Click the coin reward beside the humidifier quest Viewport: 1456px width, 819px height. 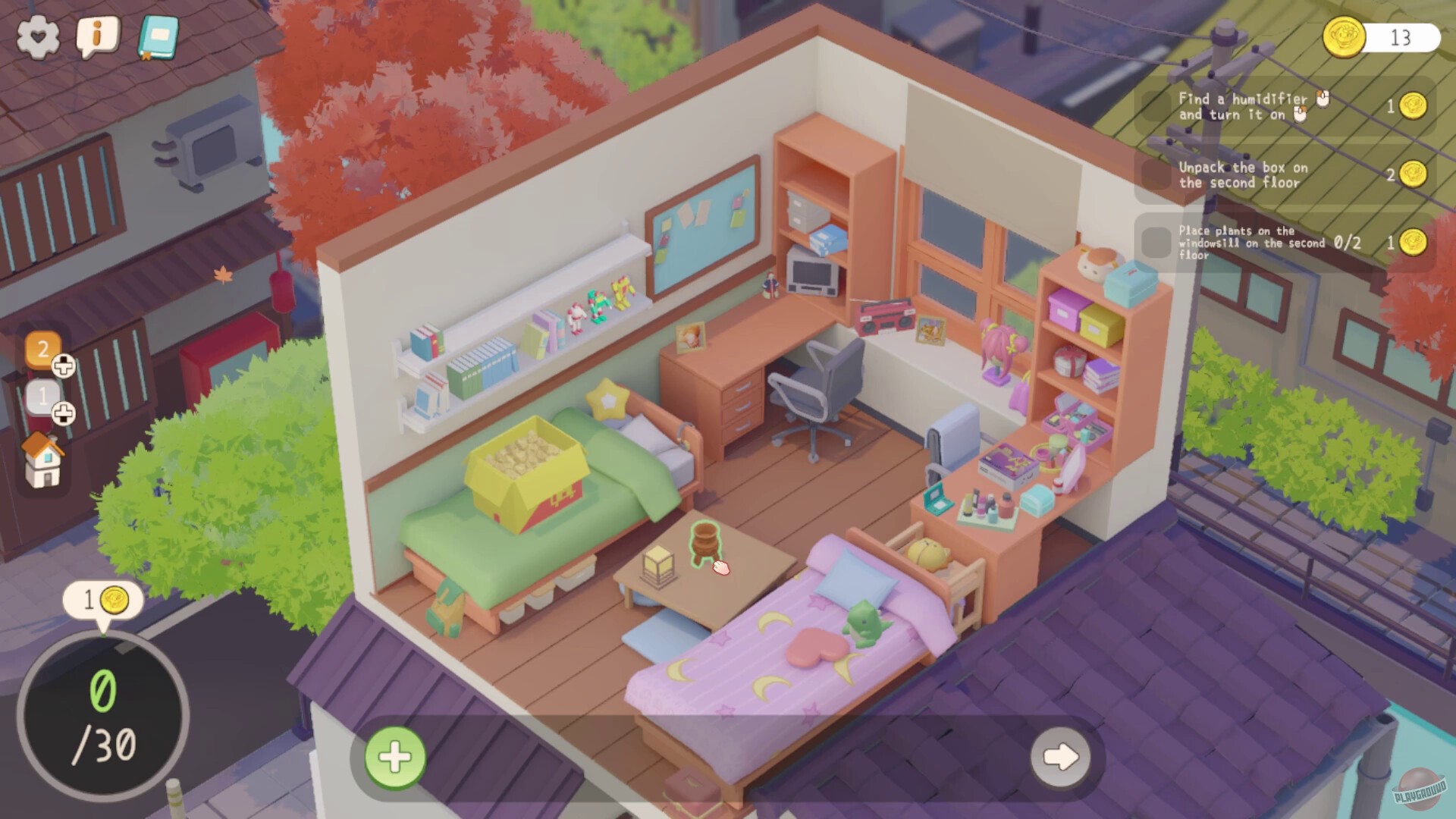click(x=1414, y=107)
